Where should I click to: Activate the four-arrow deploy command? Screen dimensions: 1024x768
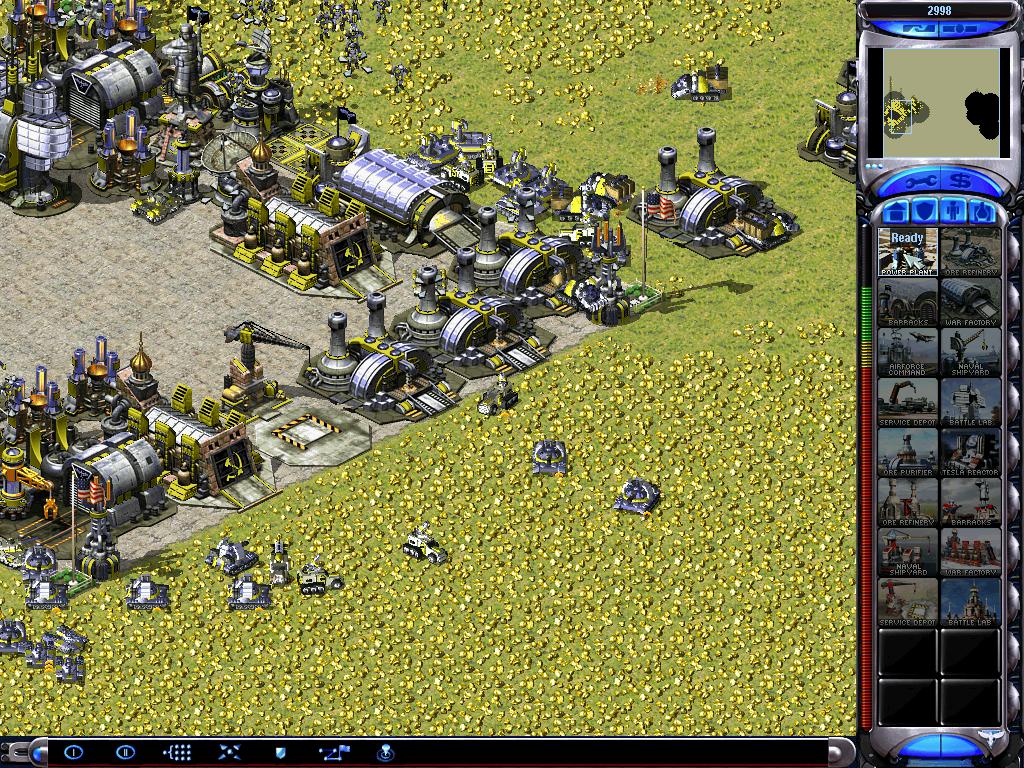tap(229, 752)
